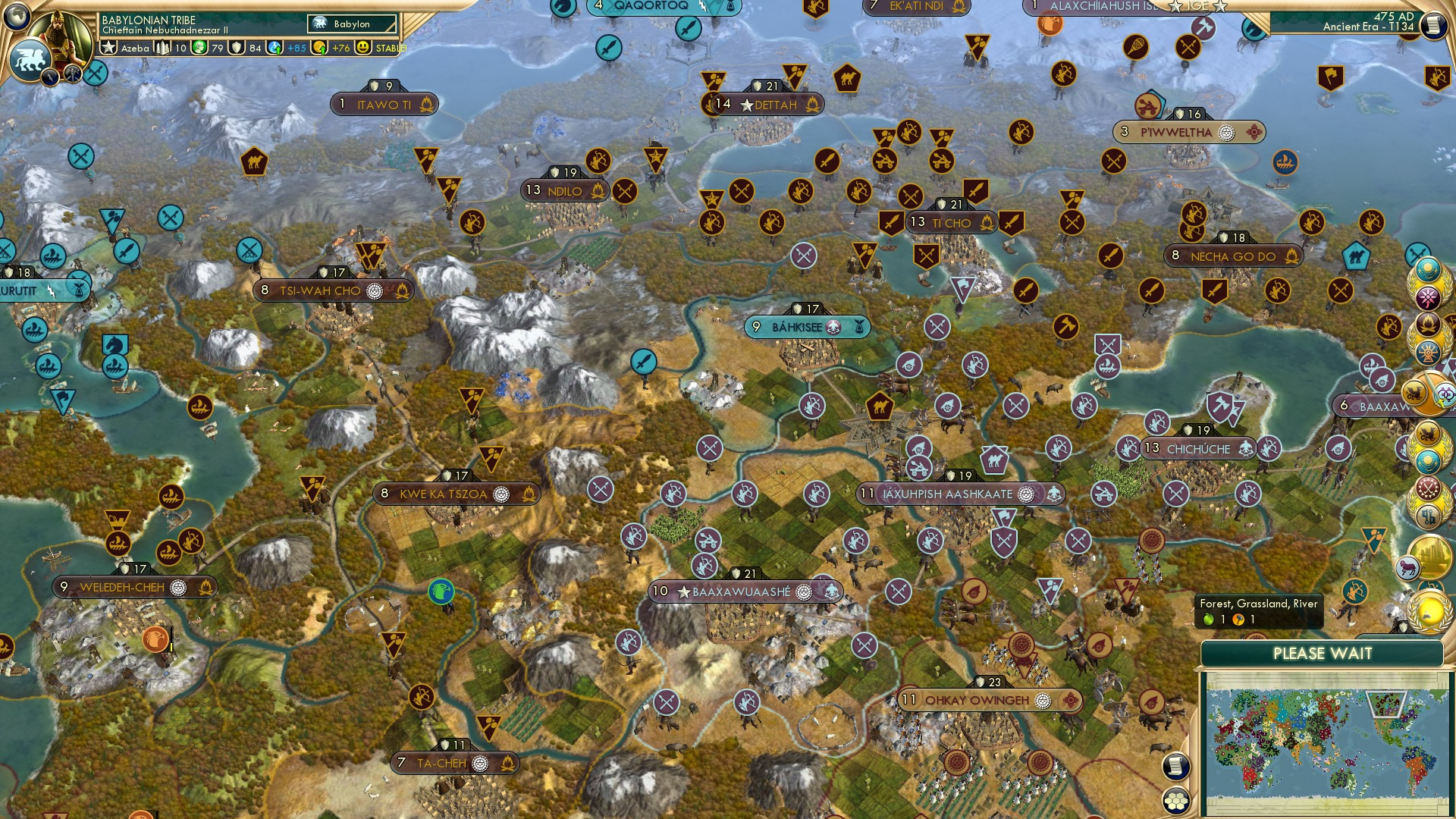
Task: Open the notification scroll log icon
Action: 1178,767
